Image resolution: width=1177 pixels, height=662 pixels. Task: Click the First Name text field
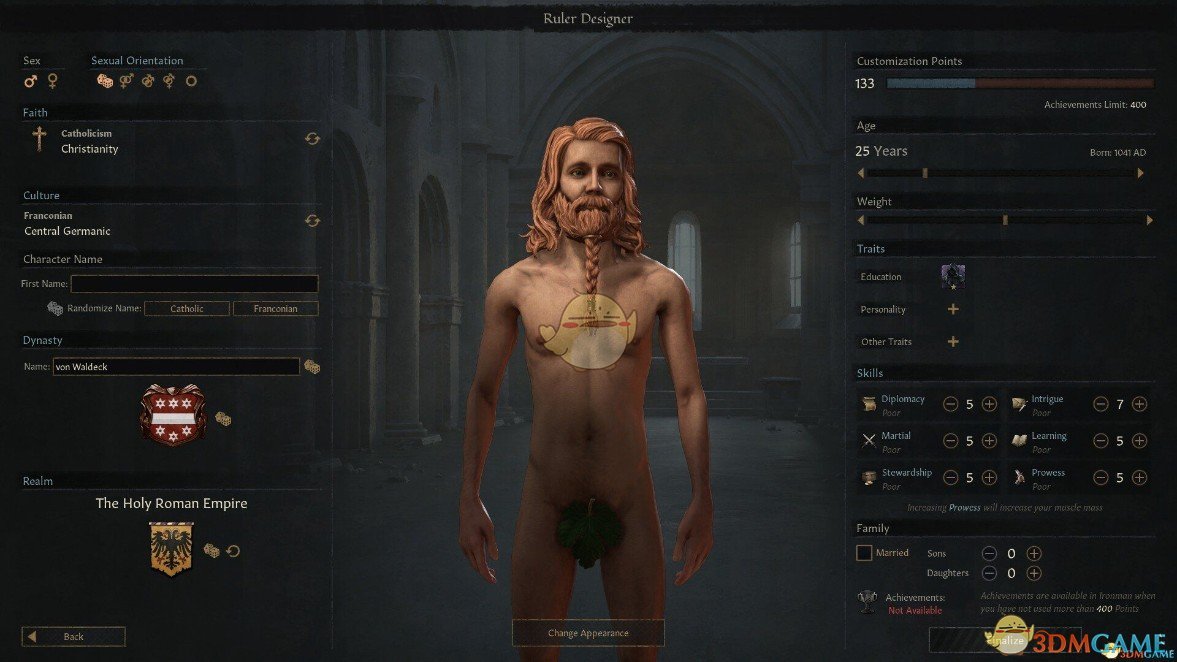tap(194, 284)
